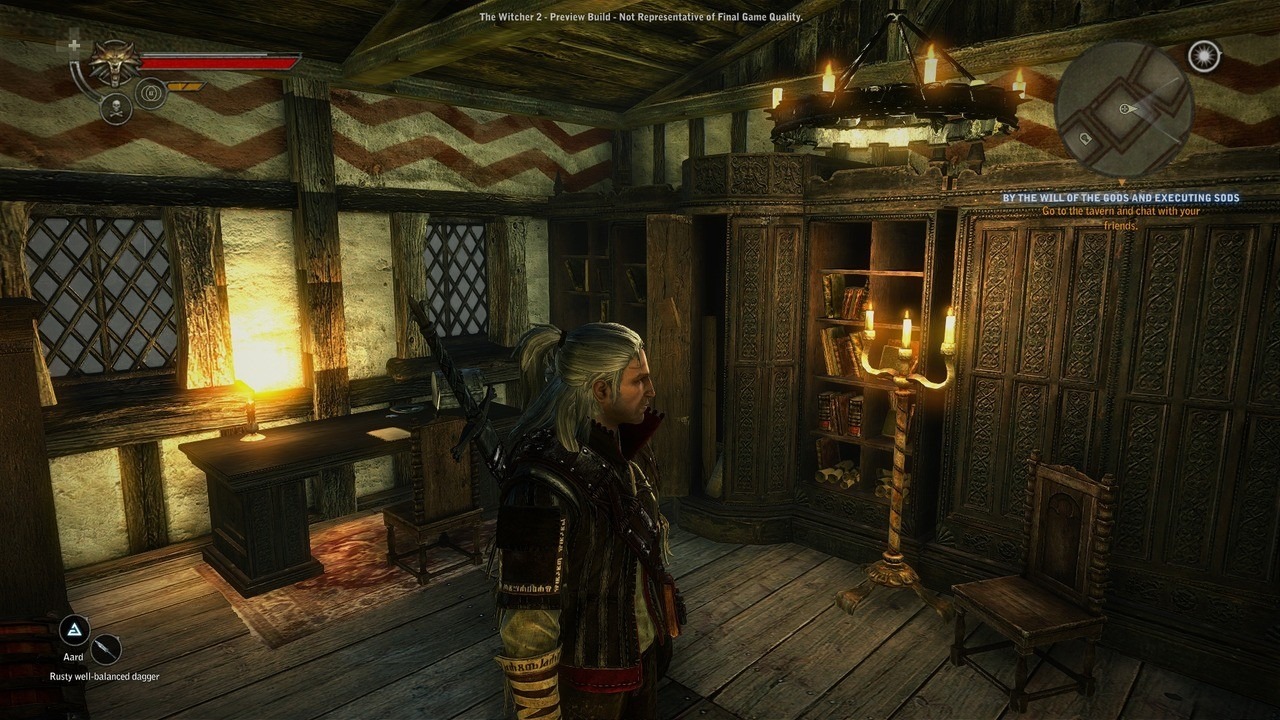Click the adrenaline rings icon beside vigor

(x=150, y=93)
